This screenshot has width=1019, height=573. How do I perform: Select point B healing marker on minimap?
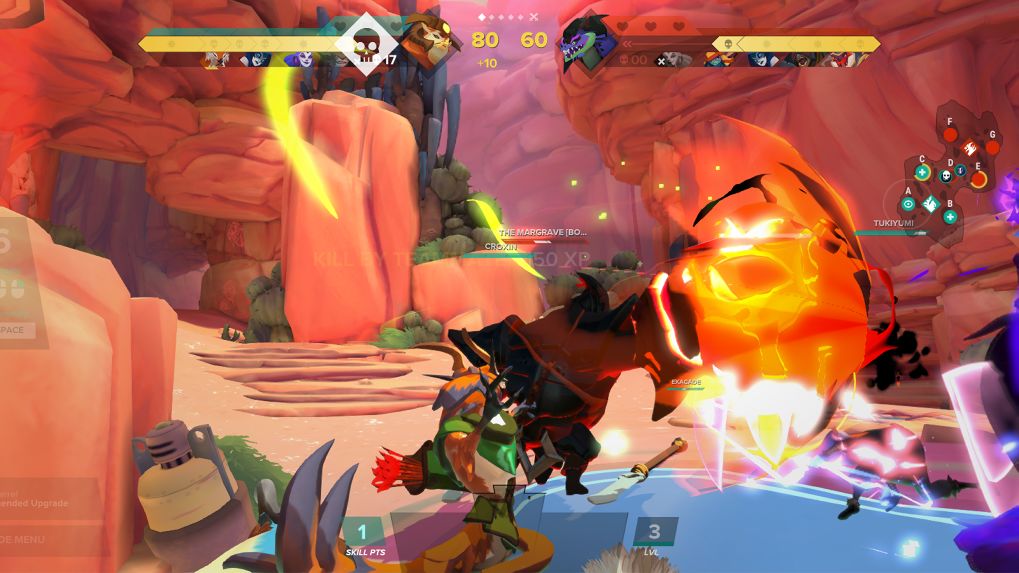[950, 216]
